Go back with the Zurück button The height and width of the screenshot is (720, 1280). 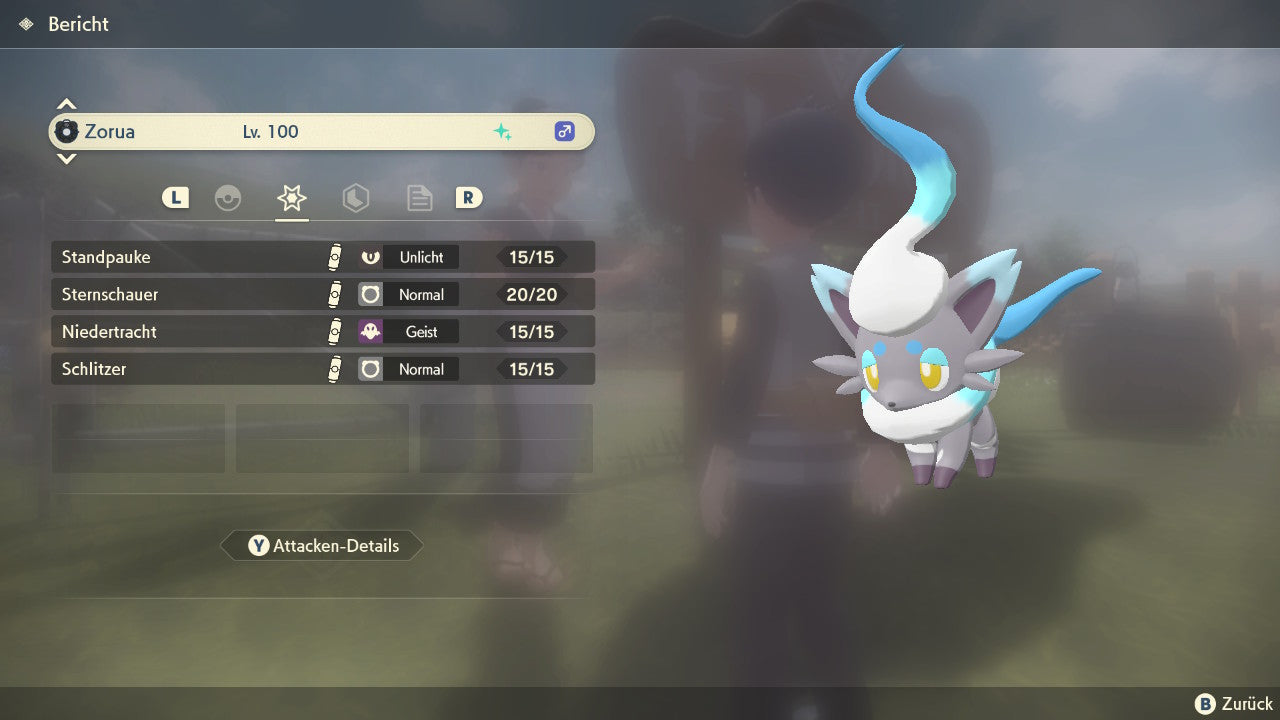pyautogui.click(x=1234, y=704)
